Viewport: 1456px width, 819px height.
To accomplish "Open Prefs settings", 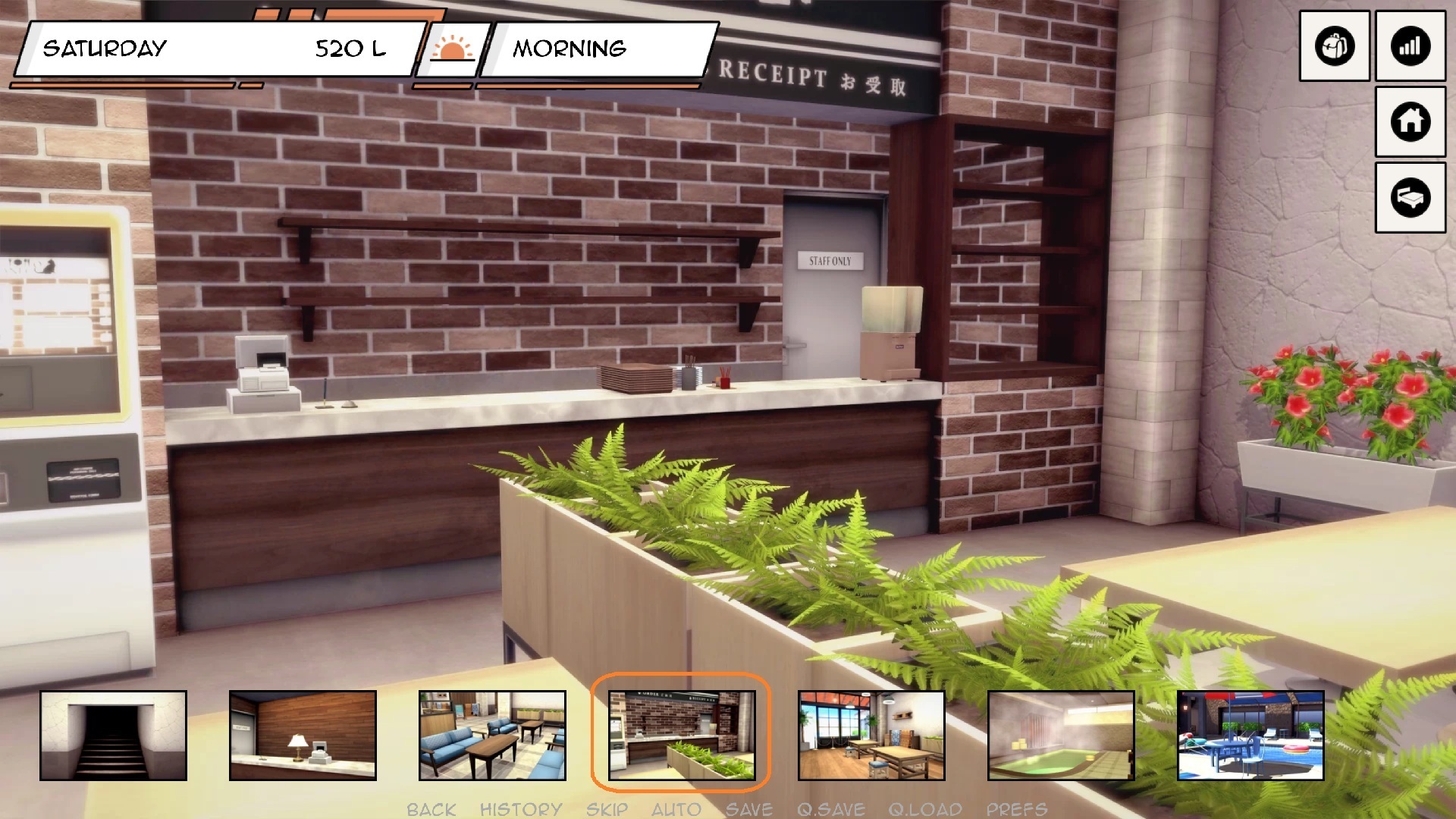I will [x=1016, y=809].
